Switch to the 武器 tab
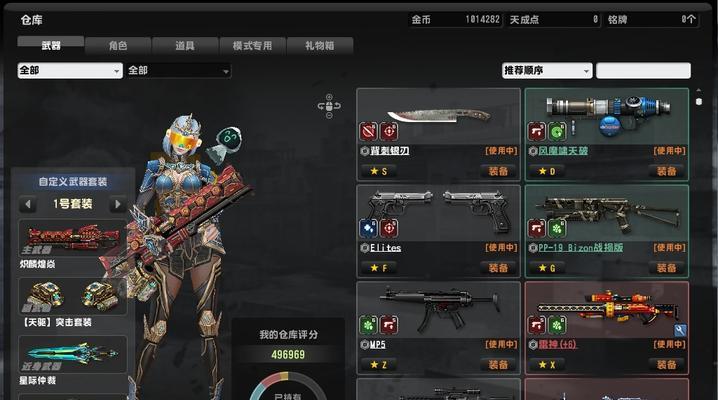Viewport: 718px width, 400px height. click(51, 45)
